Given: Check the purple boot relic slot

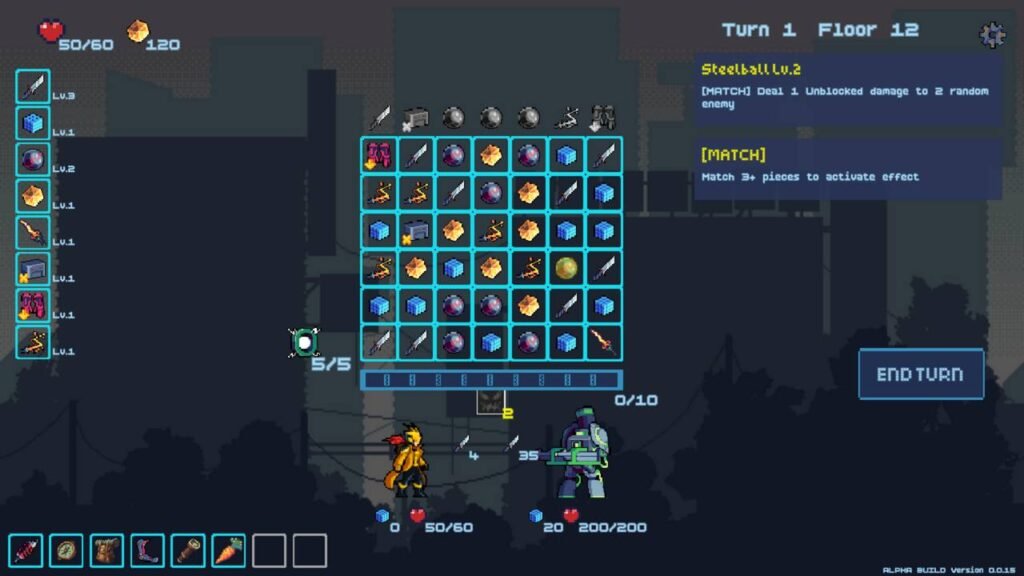Looking at the screenshot, I should (x=147, y=550).
